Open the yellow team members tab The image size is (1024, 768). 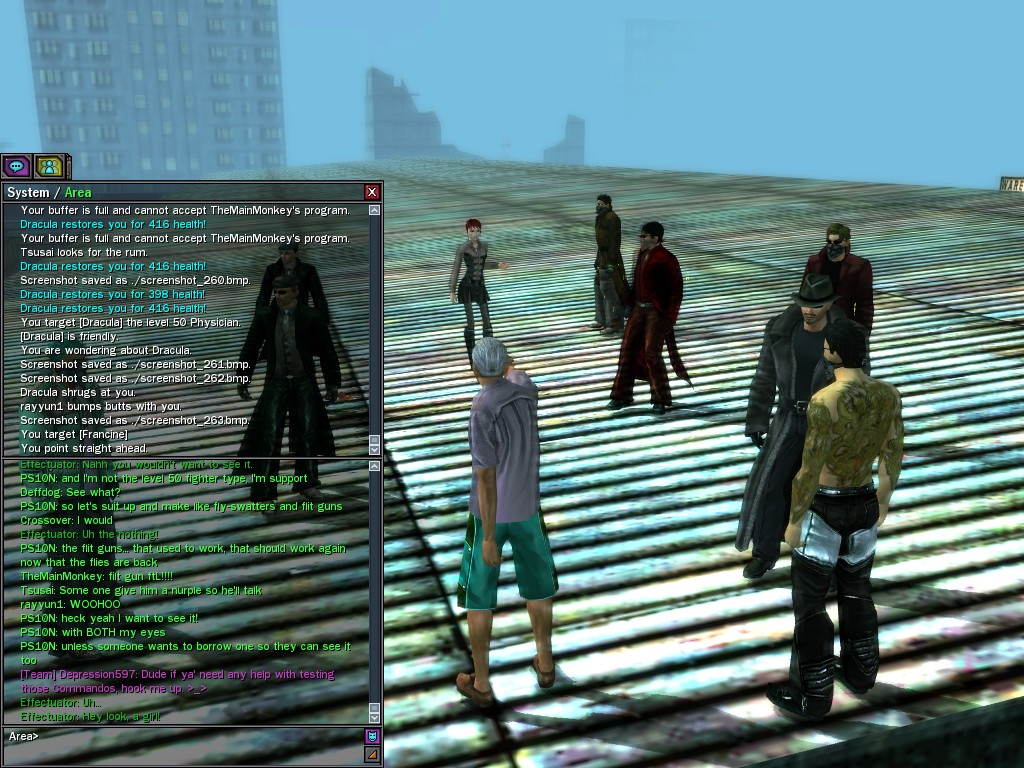coord(48,167)
